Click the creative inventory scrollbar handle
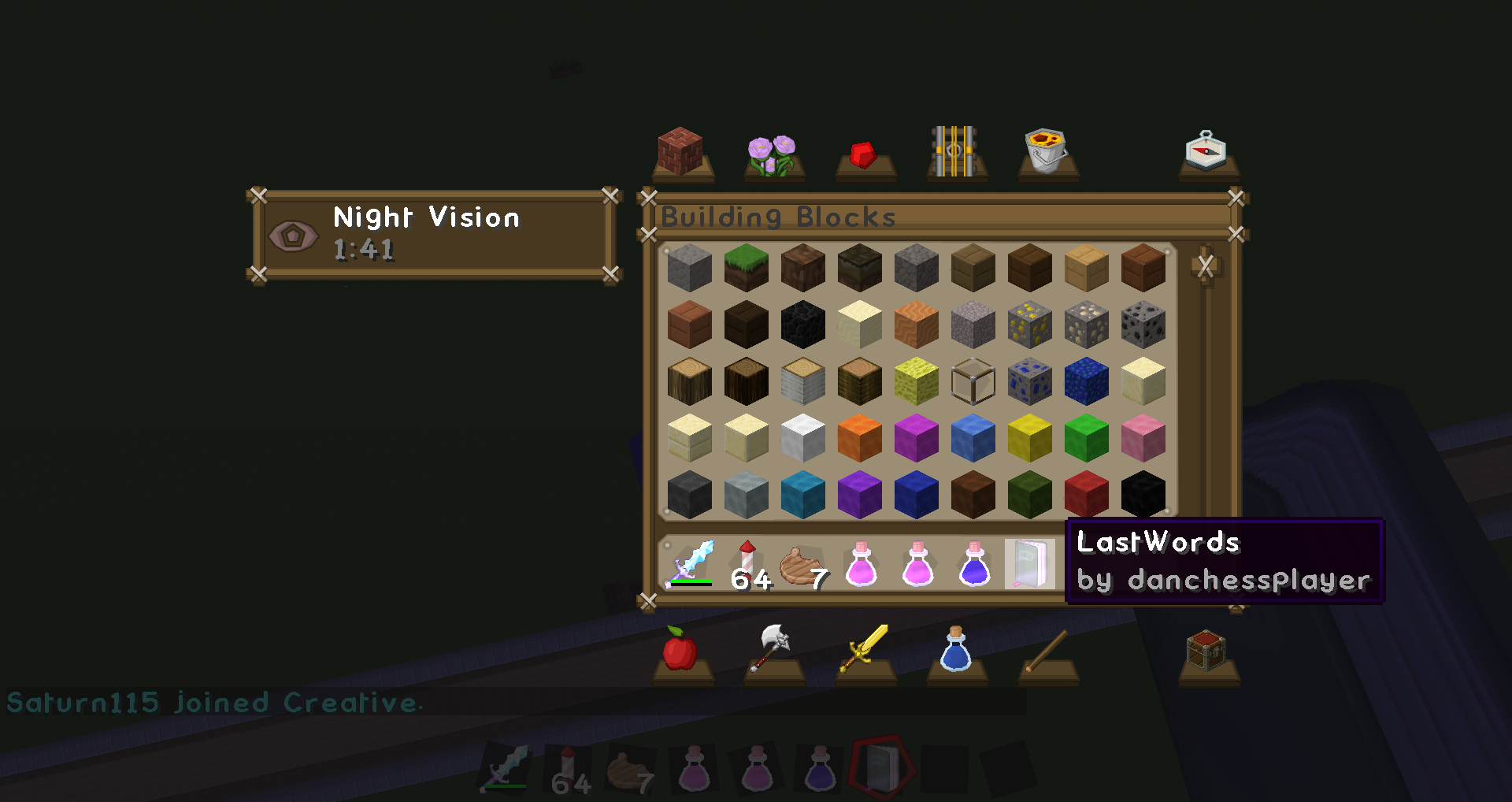This screenshot has width=1512, height=802. pyautogui.click(x=1206, y=266)
